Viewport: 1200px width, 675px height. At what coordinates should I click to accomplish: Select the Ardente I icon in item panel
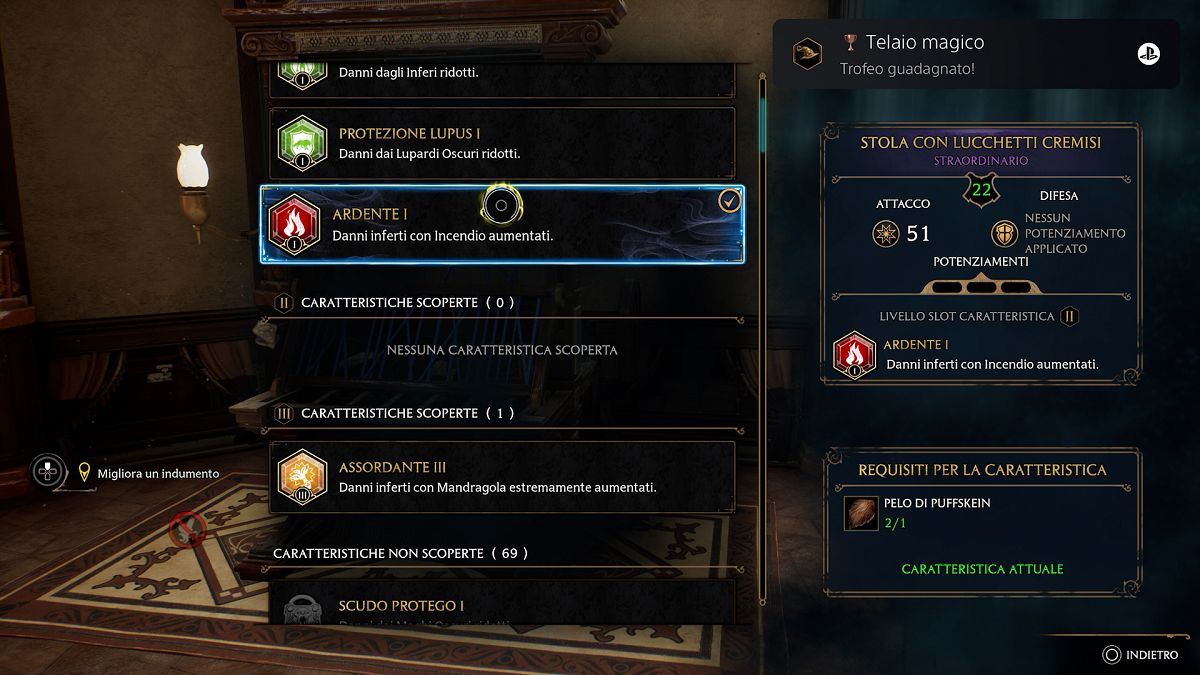[x=854, y=355]
